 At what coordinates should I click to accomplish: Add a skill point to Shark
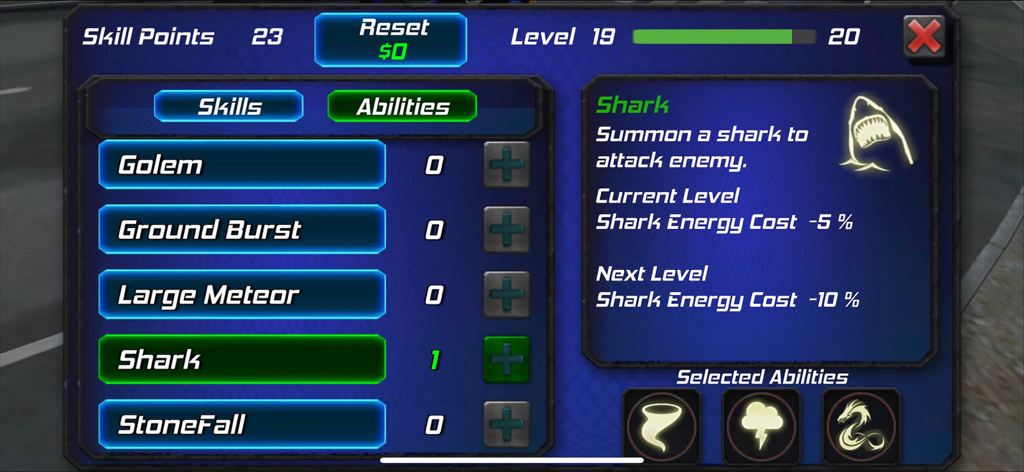[507, 360]
